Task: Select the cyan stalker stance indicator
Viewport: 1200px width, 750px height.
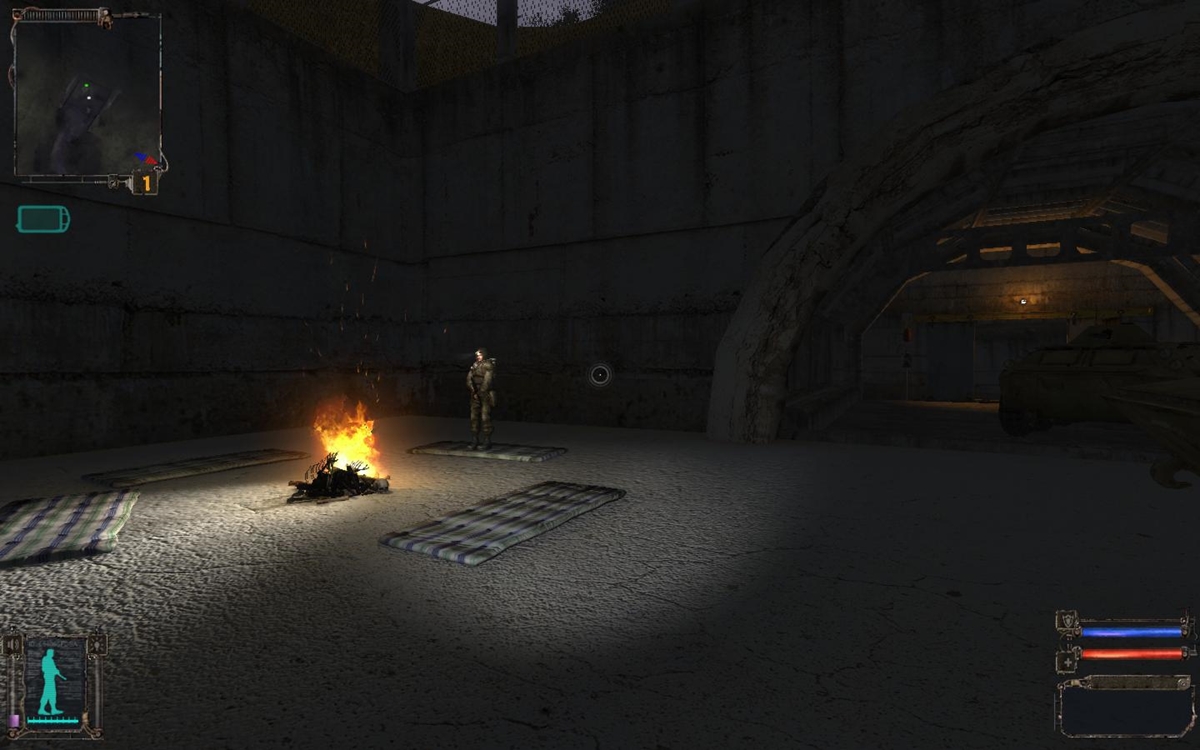Action: click(50, 682)
